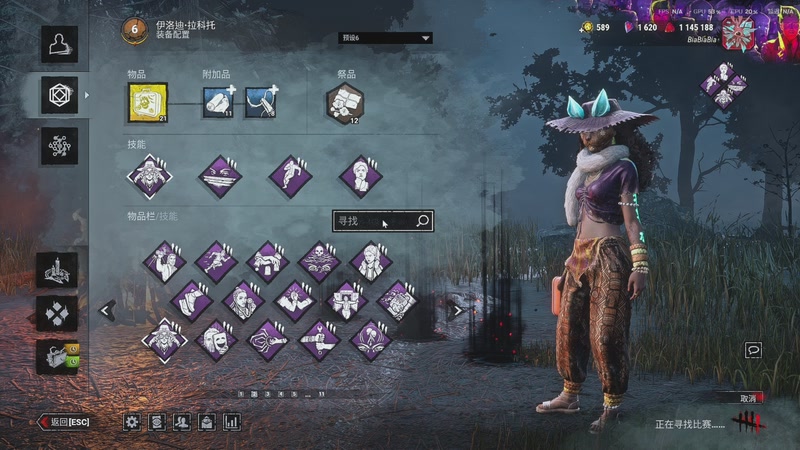The image size is (800, 450).
Task: Choose the wrench-in-hand perk in inventory
Action: (x=319, y=340)
